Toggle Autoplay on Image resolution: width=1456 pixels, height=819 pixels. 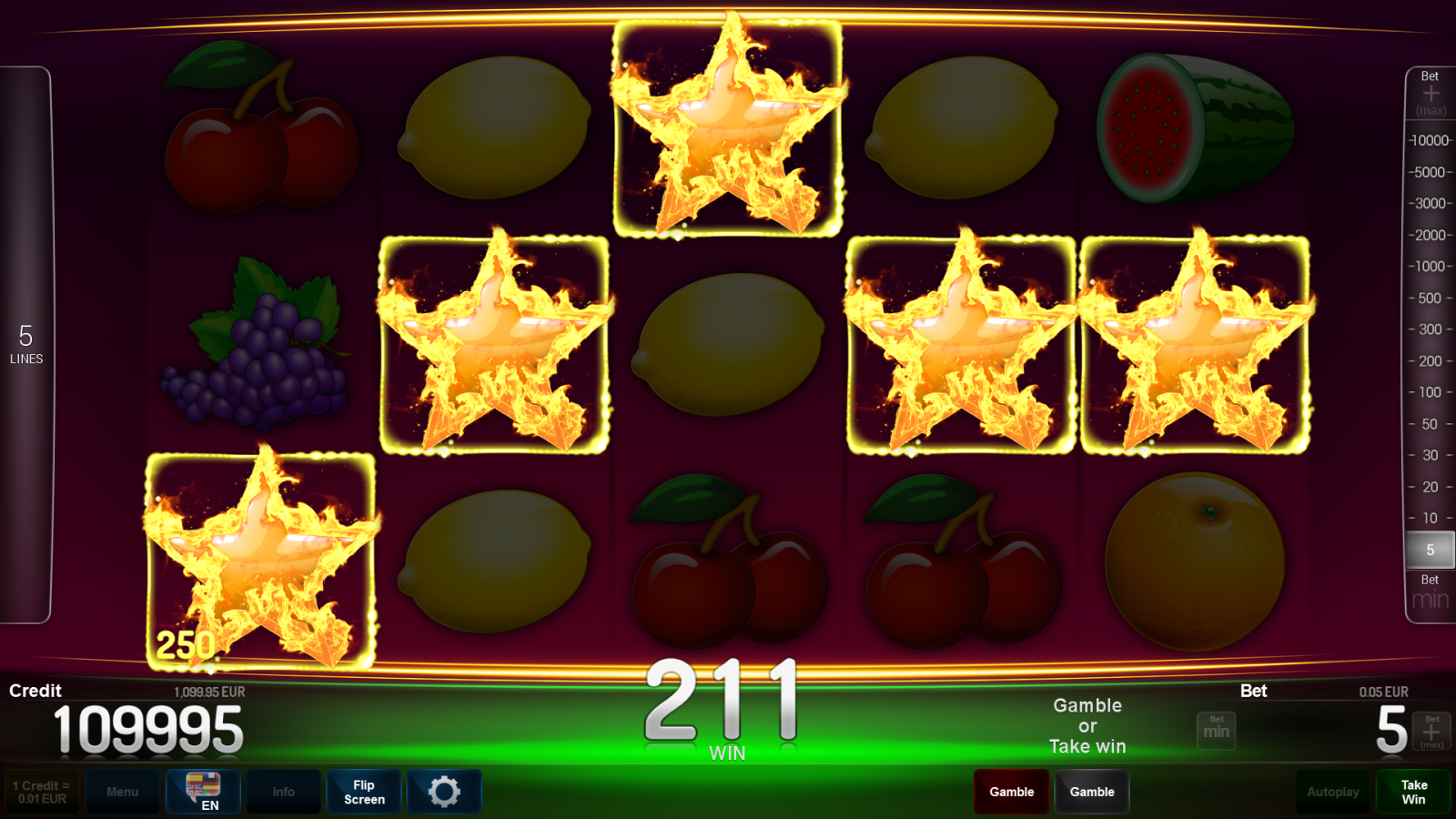click(1332, 792)
